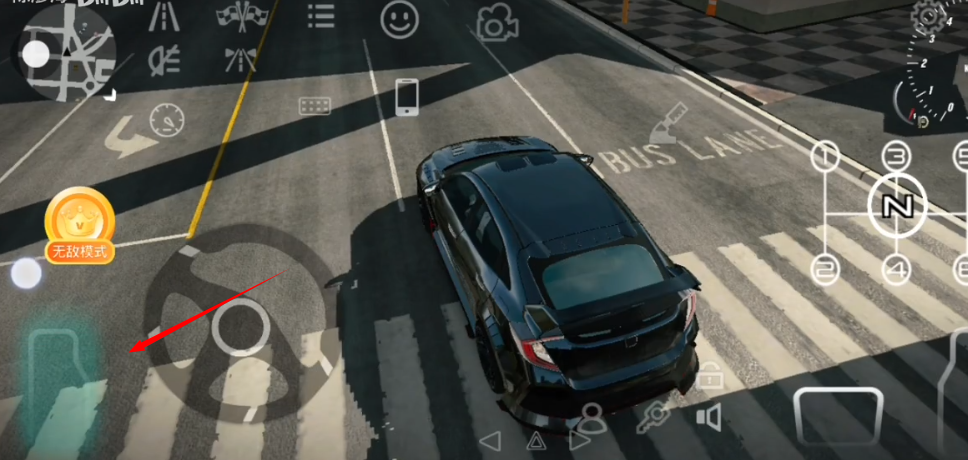This screenshot has height=460, width=968.
Task: Sound the horn speaker icon
Action: [x=709, y=416]
